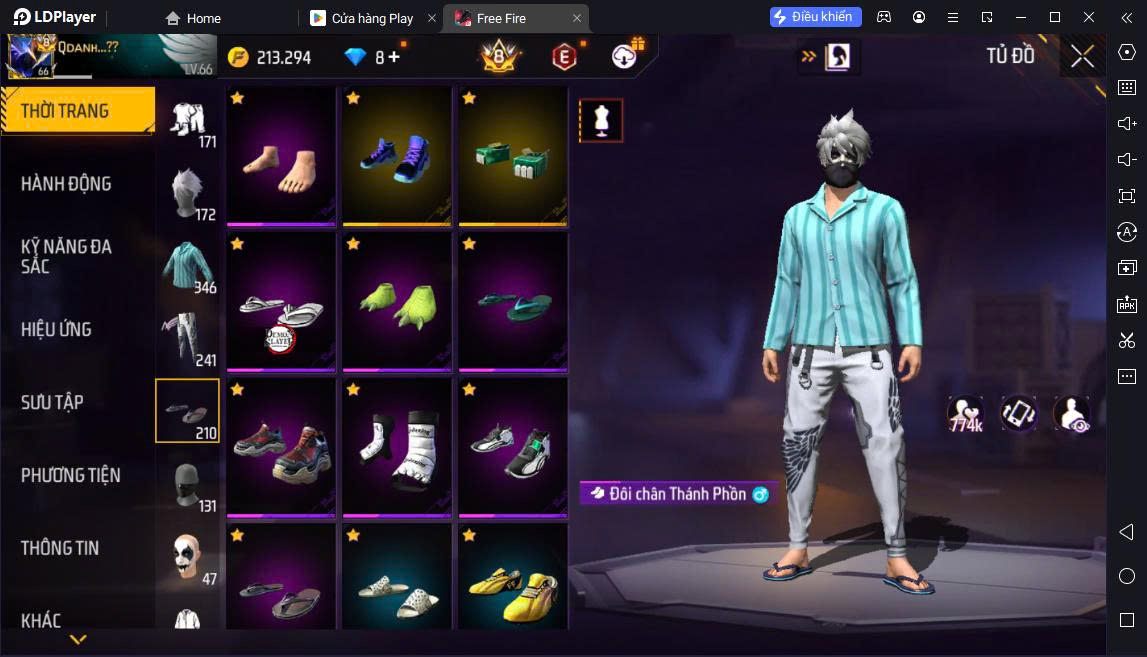Image resolution: width=1147 pixels, height=657 pixels.
Task: Open the THÔNG TIN tab
Action: coord(60,548)
